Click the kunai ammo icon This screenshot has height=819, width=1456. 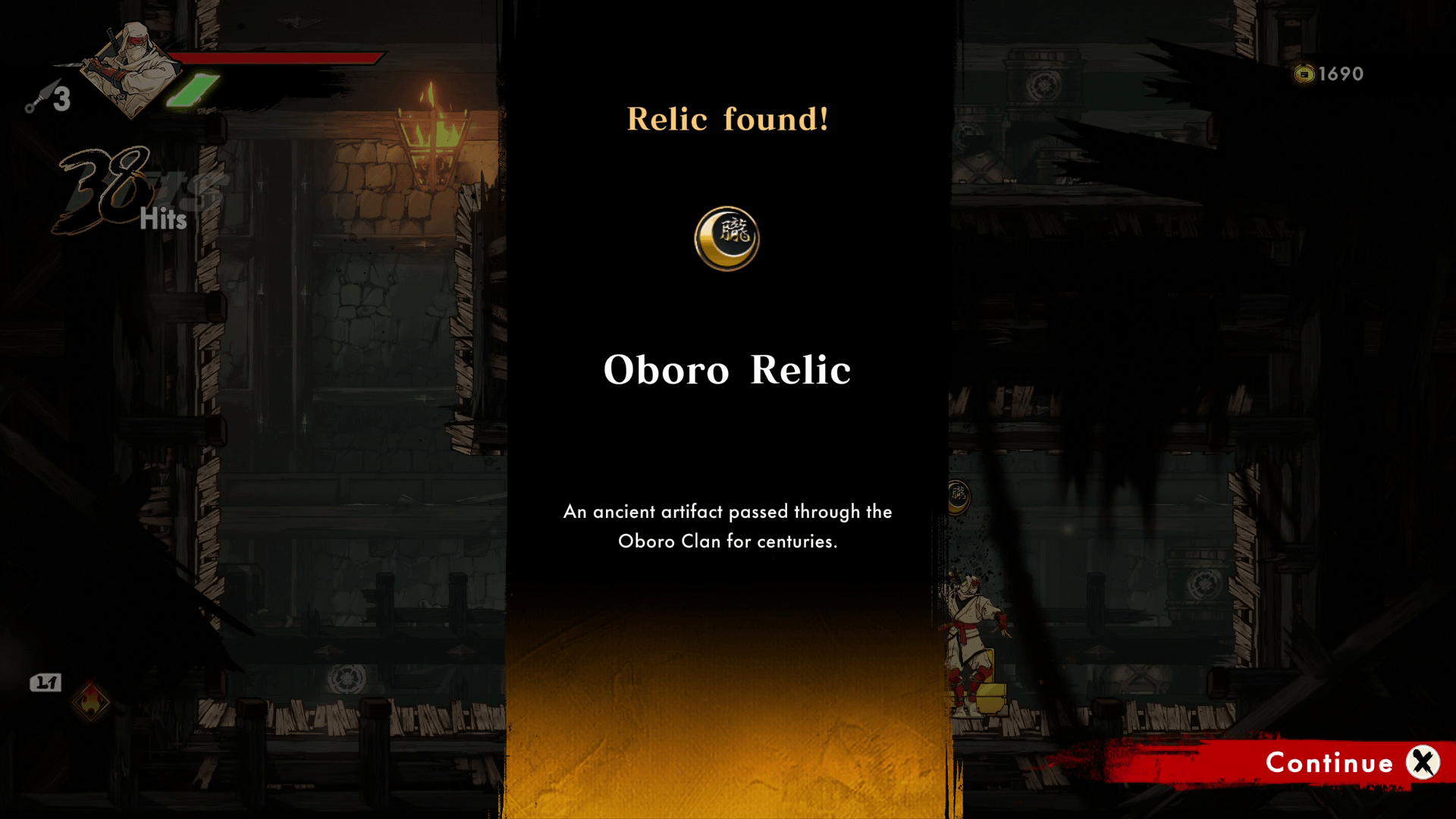pos(41,97)
